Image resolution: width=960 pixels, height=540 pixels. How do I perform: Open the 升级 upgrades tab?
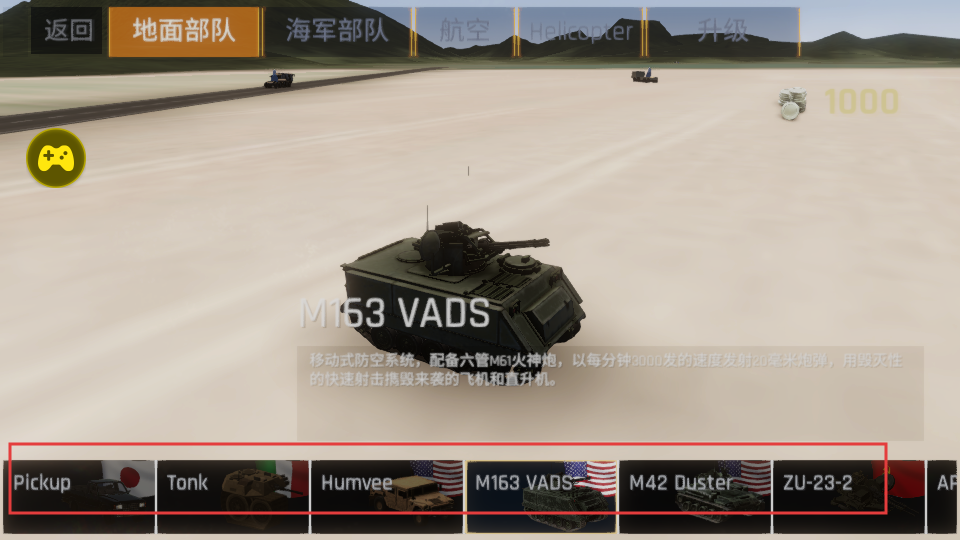(722, 31)
